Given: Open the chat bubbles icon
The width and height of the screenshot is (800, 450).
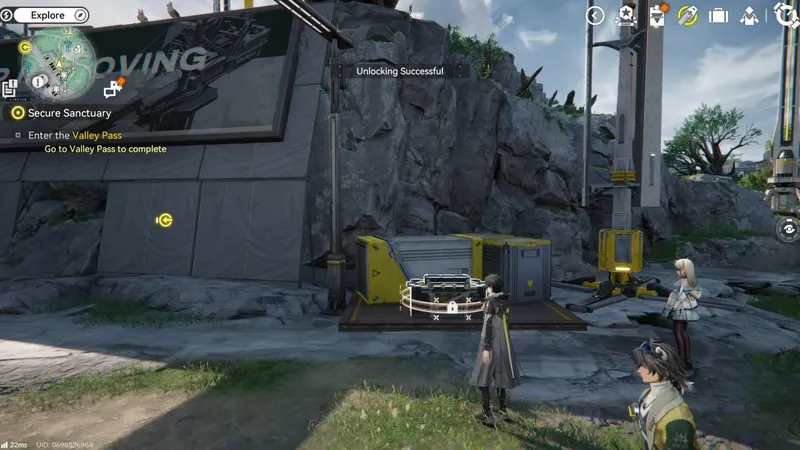Looking at the screenshot, I should tap(112, 89).
